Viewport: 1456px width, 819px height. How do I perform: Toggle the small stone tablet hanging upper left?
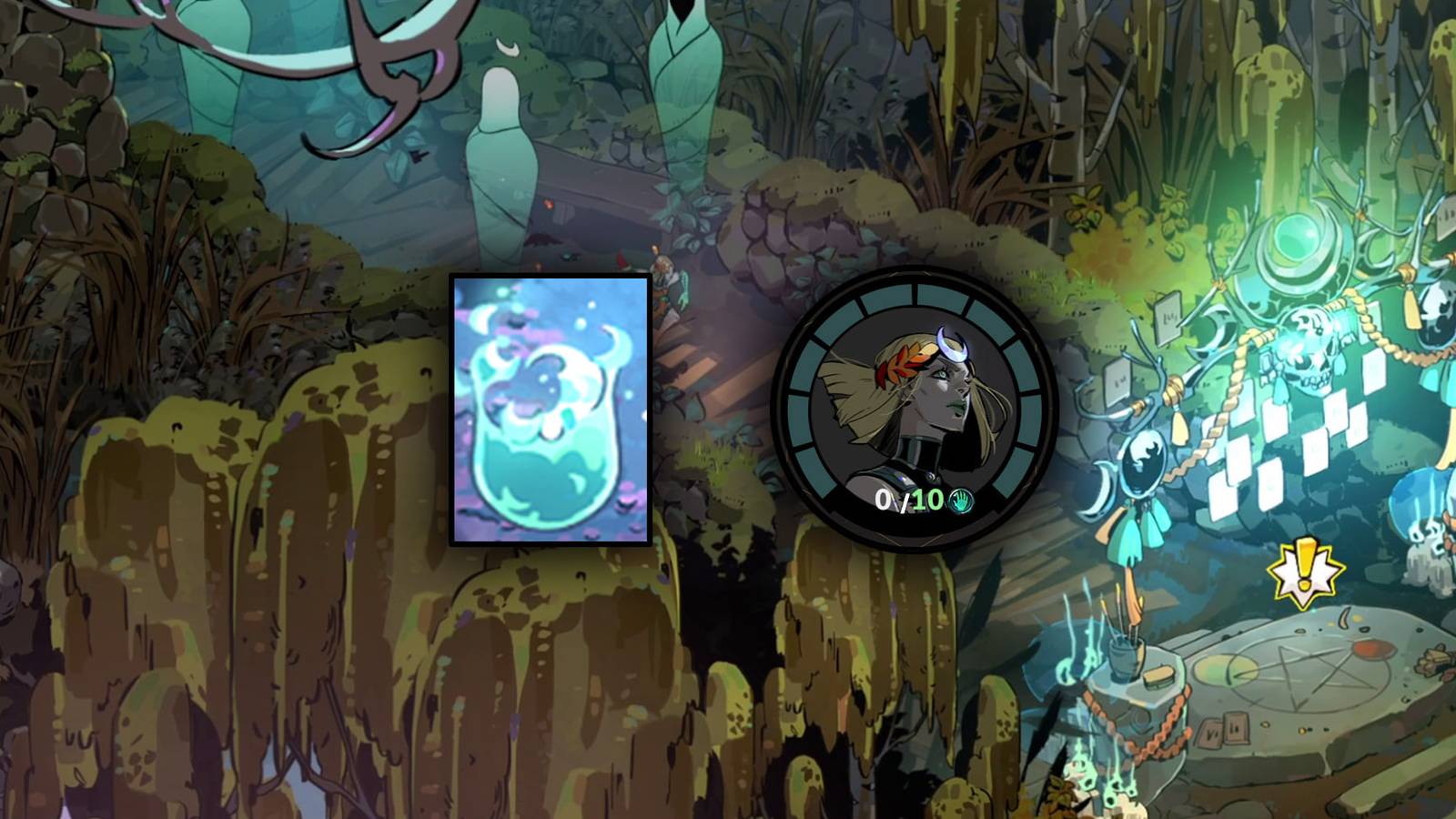tap(1168, 320)
